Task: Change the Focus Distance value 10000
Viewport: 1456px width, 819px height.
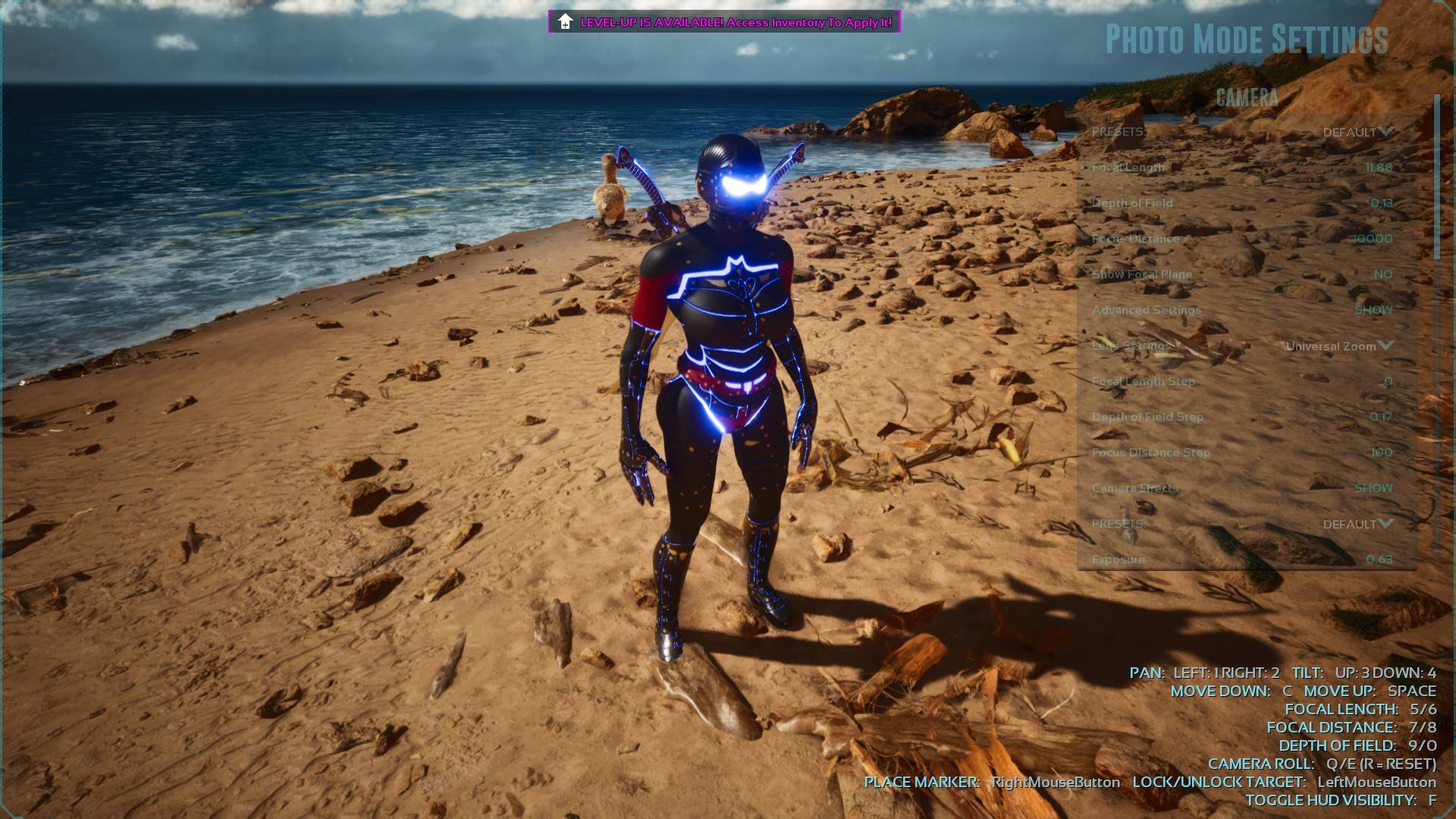Action: point(1374,238)
